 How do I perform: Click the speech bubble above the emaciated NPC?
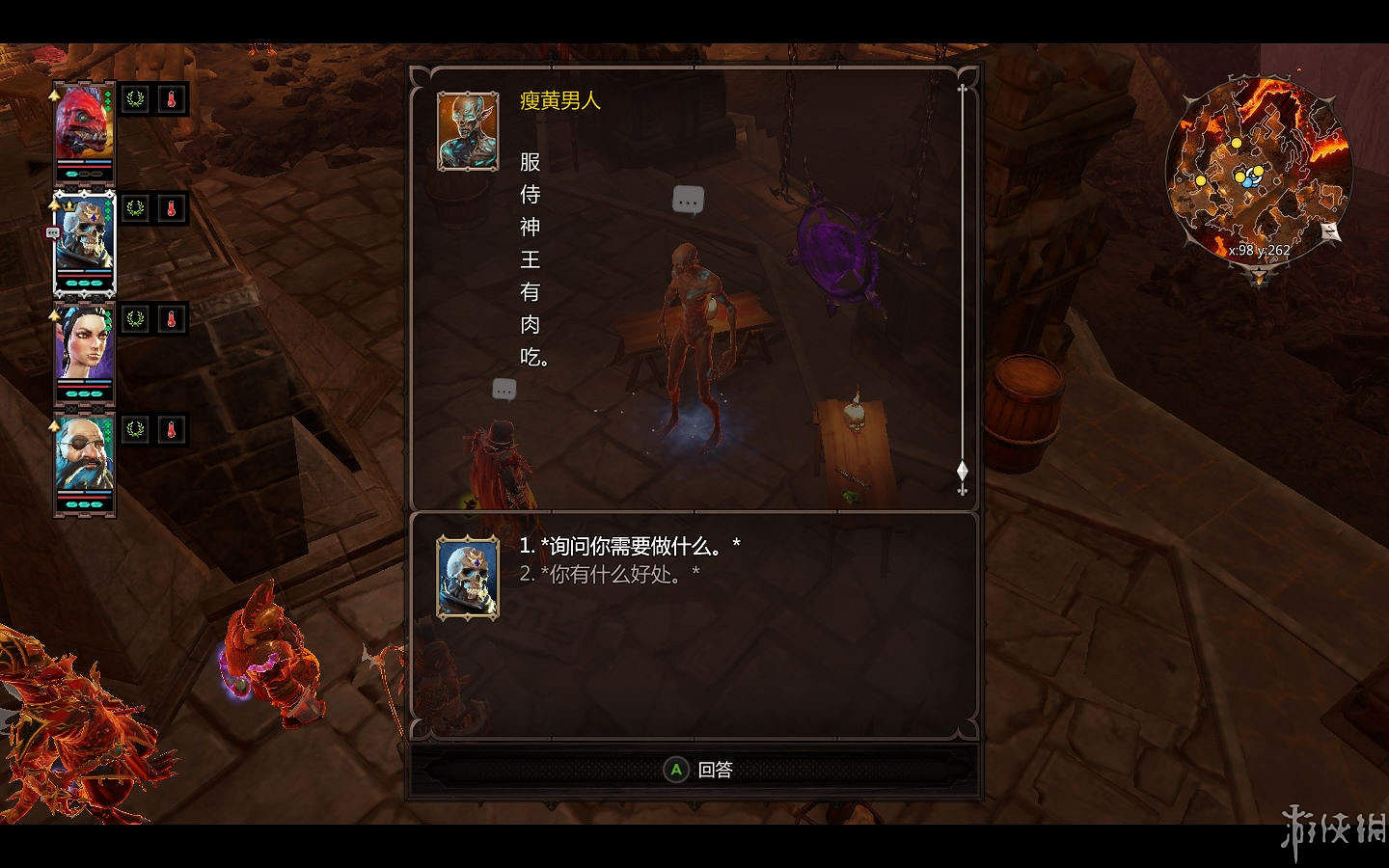tap(689, 200)
